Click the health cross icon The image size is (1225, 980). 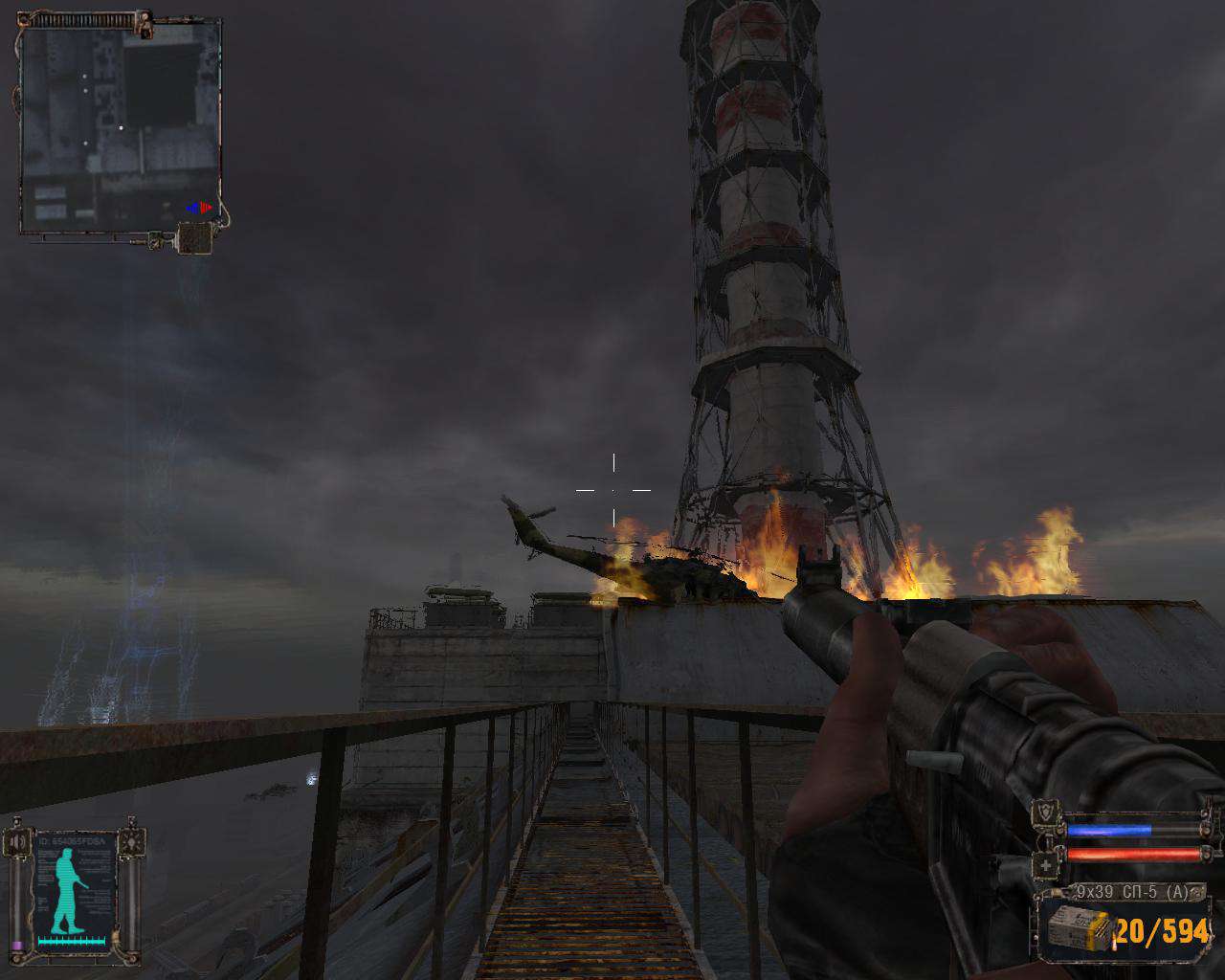[1046, 866]
